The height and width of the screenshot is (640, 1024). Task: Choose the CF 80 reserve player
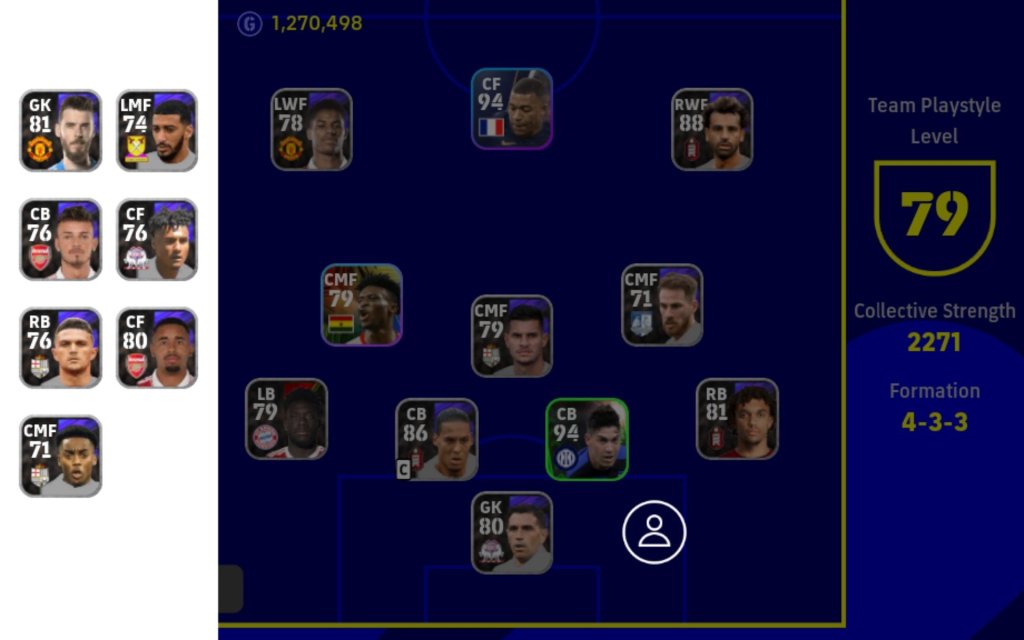coord(157,347)
